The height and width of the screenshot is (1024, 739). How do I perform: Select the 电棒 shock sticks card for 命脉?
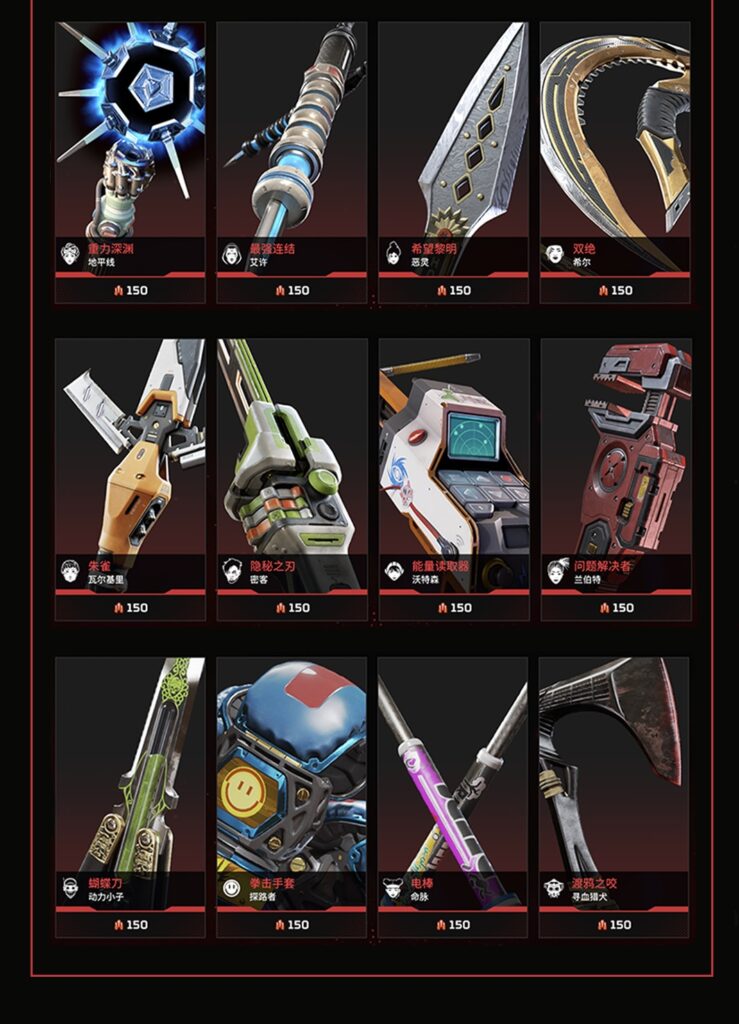click(x=453, y=795)
